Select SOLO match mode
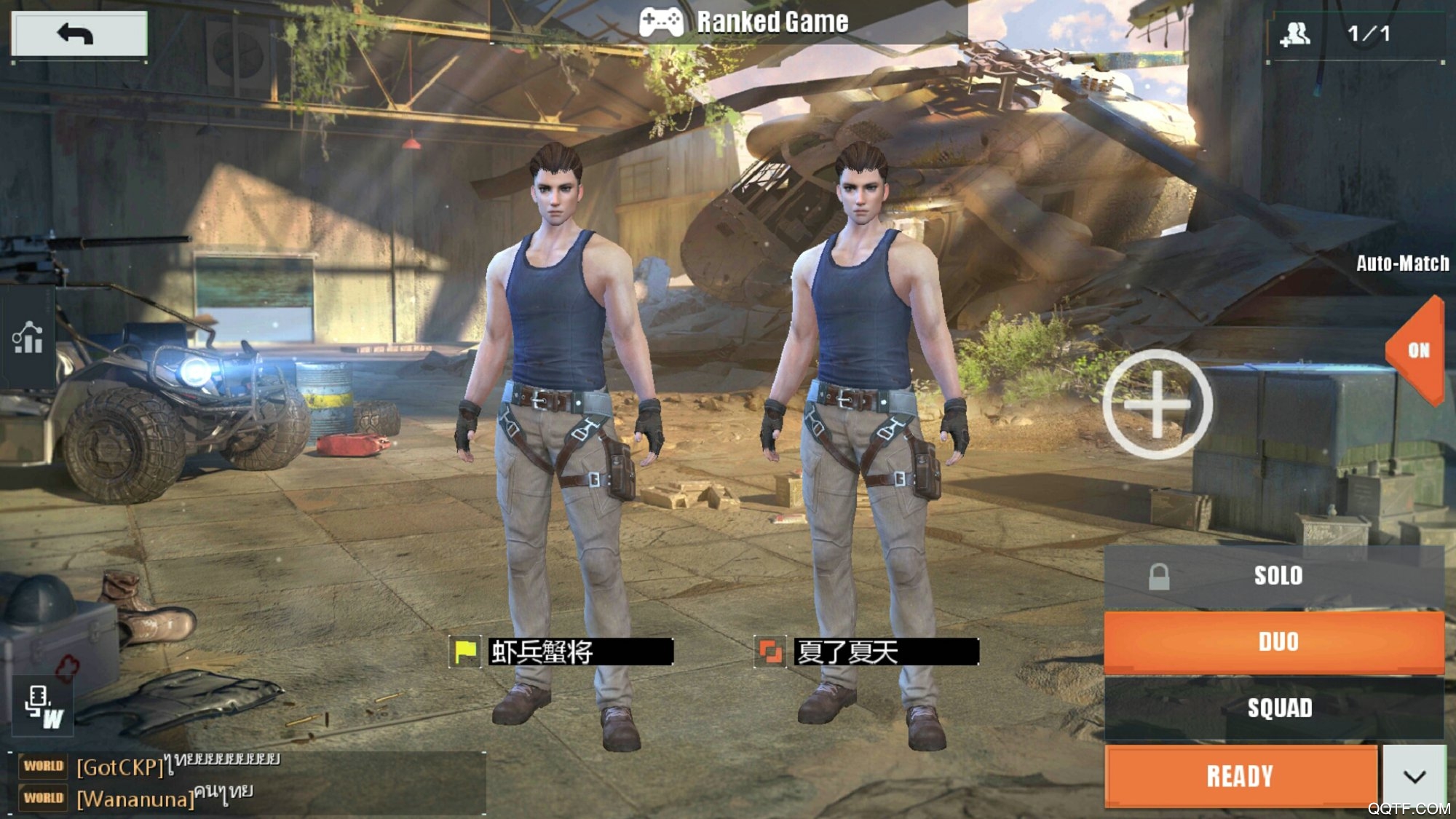Image resolution: width=1456 pixels, height=819 pixels. (x=1278, y=576)
